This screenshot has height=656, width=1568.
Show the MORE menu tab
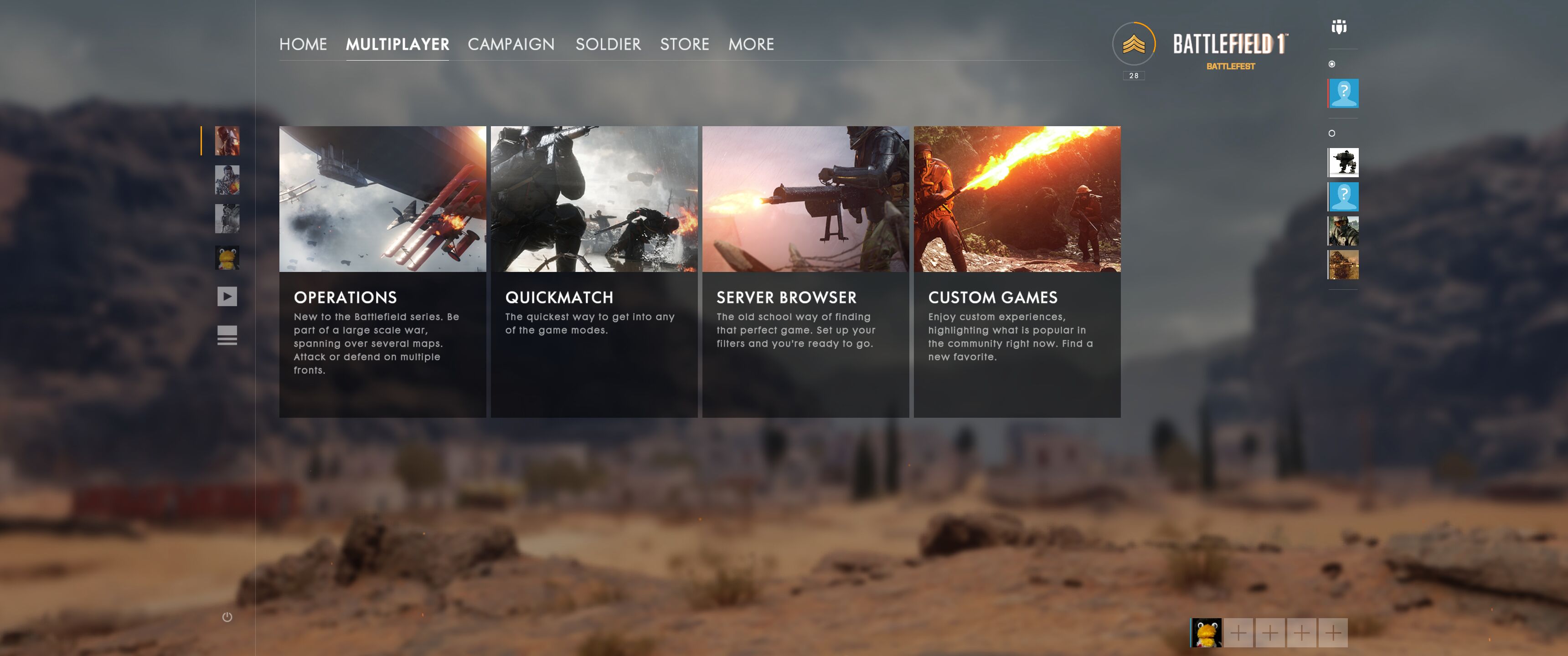tap(751, 44)
